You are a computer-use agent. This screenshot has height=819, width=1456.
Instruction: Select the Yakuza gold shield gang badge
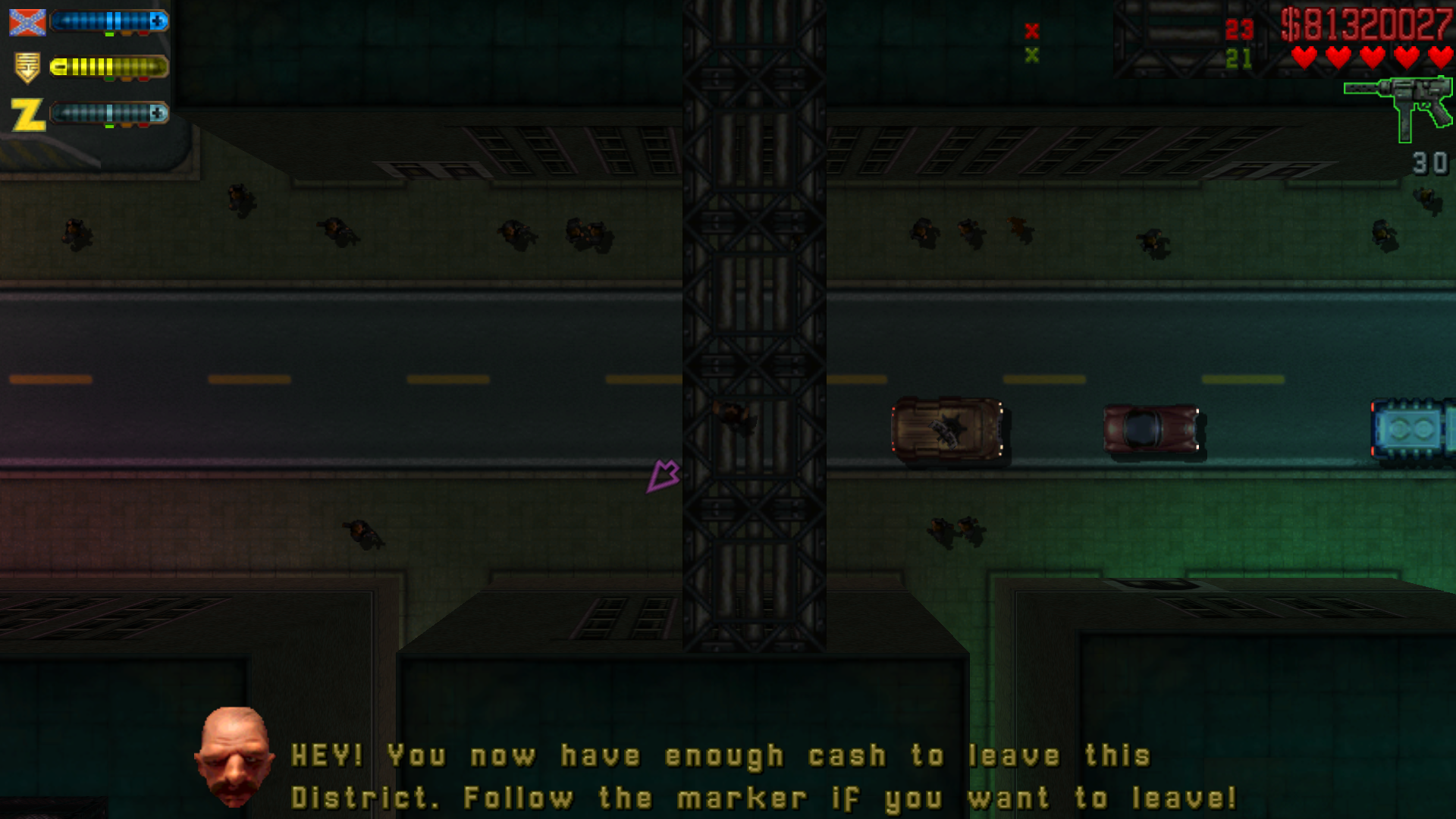coord(27,67)
